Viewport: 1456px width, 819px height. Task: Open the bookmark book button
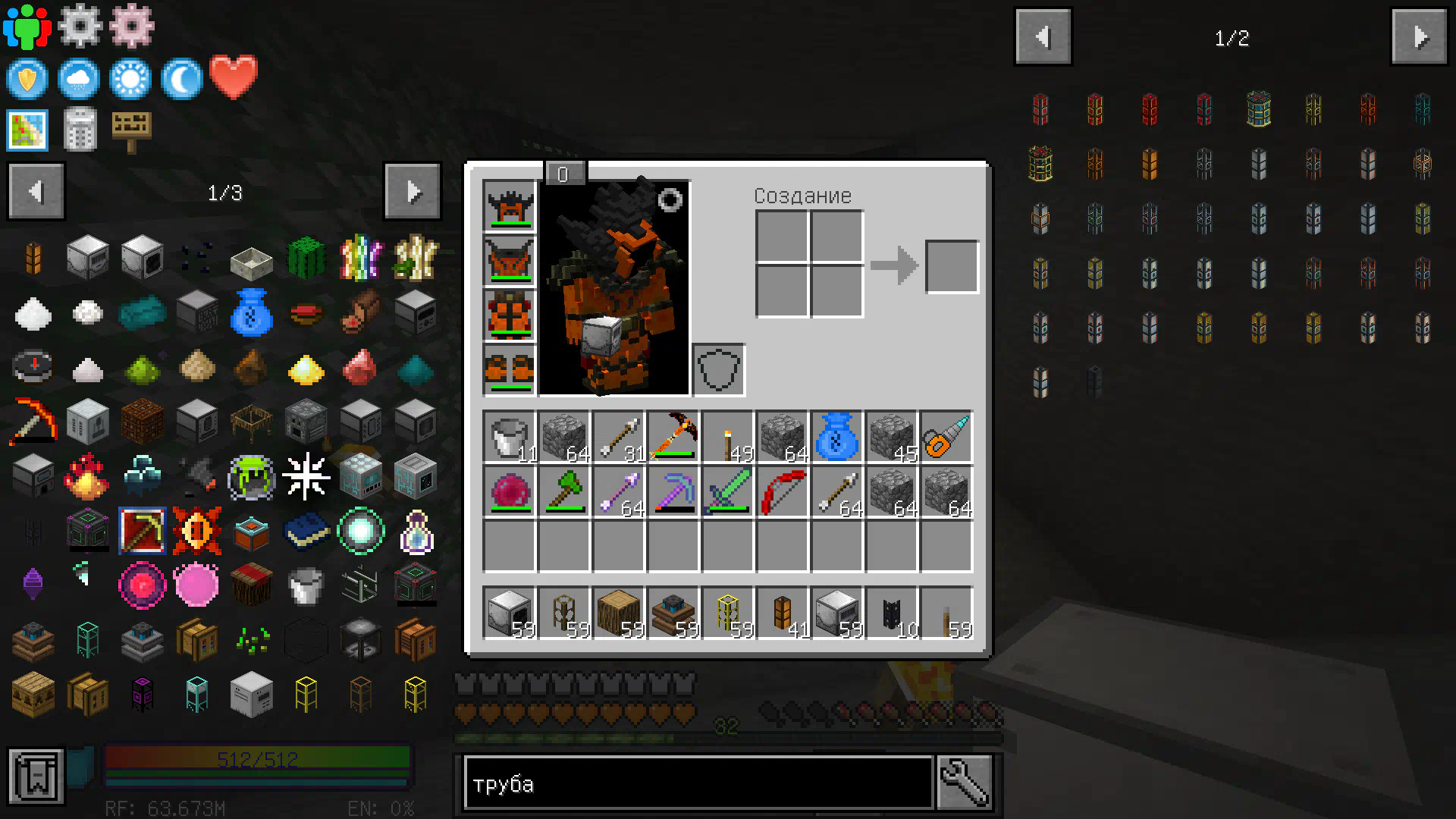click(36, 777)
